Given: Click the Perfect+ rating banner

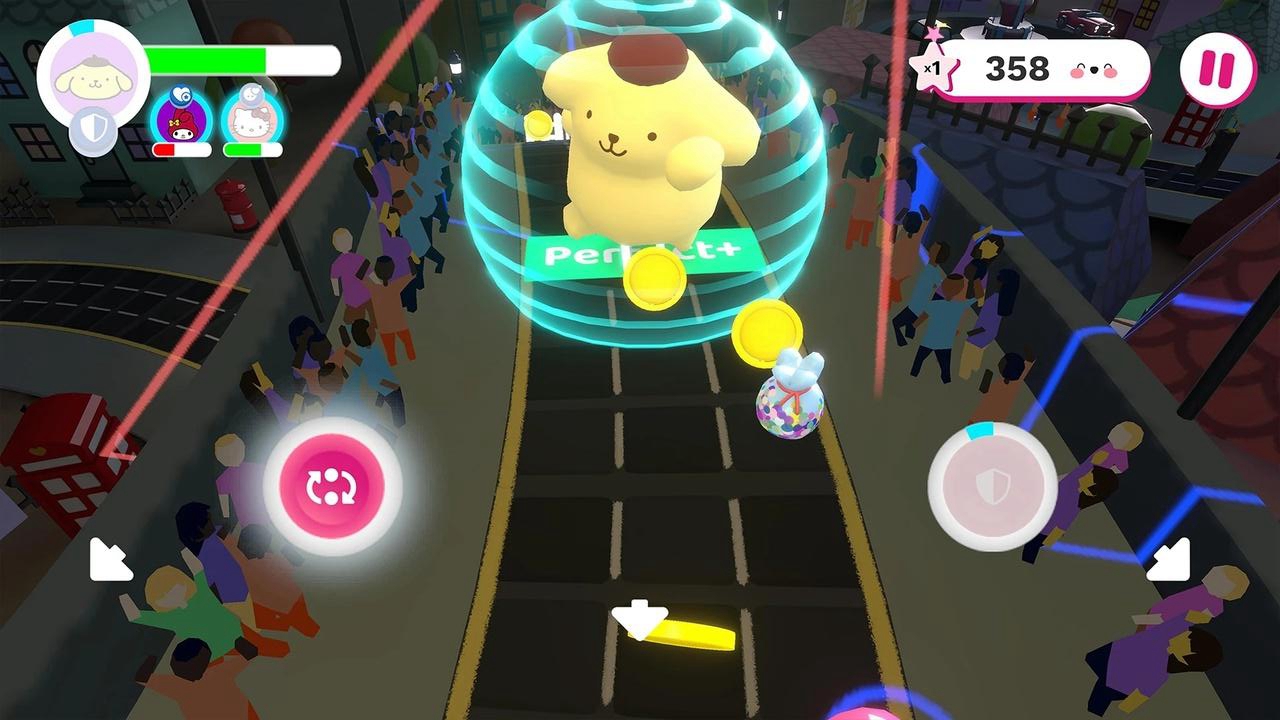Looking at the screenshot, I should point(640,255).
